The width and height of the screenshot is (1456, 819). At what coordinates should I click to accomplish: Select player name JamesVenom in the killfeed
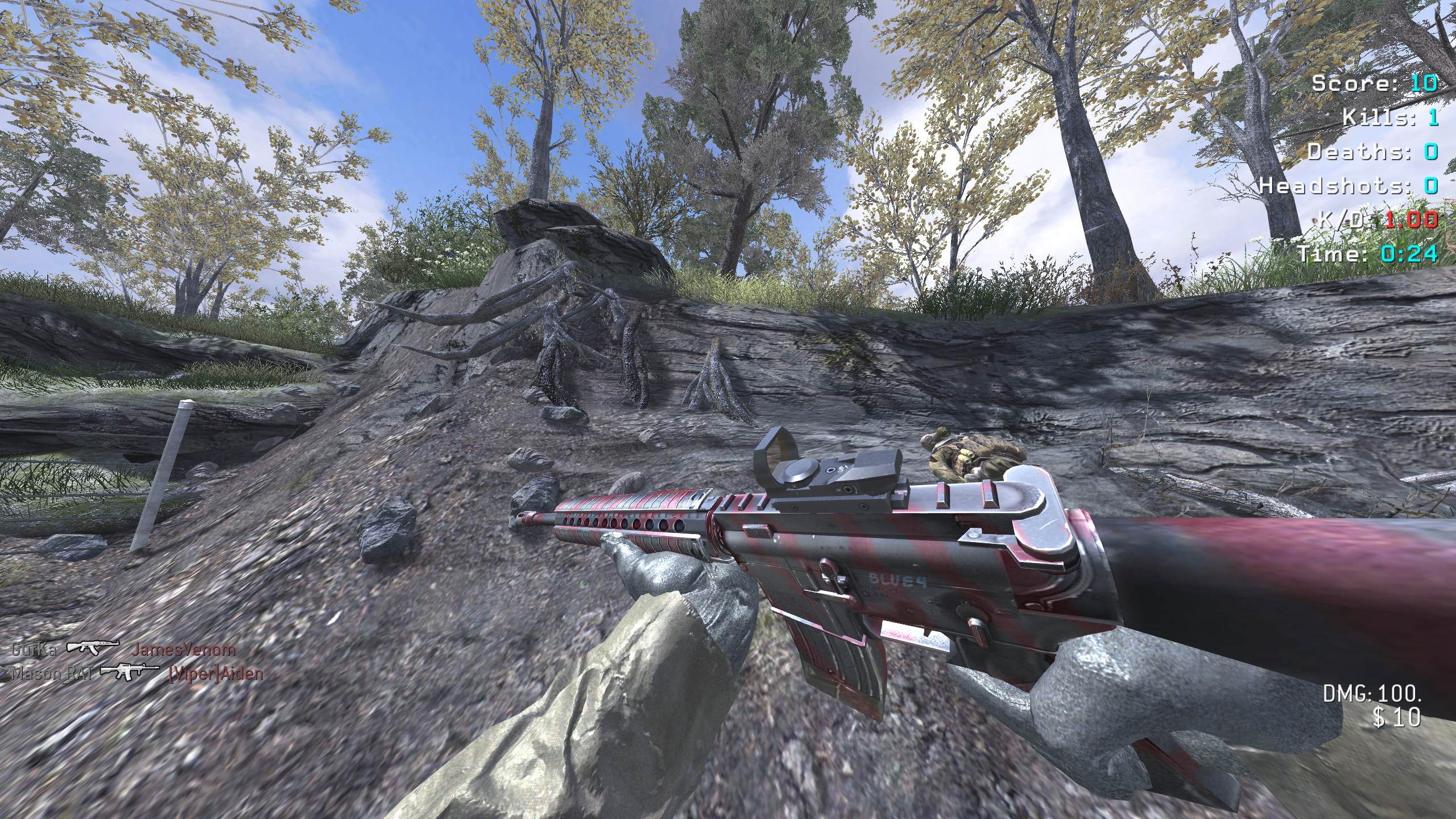[x=183, y=650]
